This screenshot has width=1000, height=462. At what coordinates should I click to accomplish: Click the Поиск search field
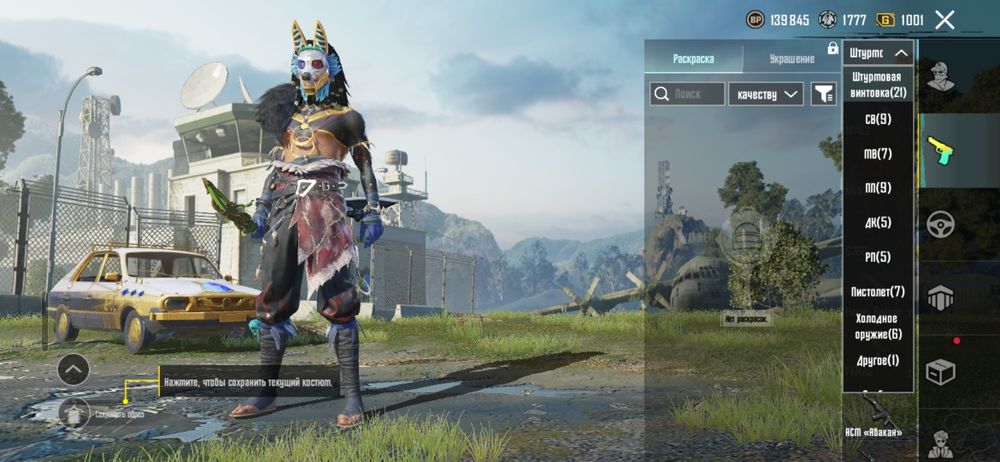pyautogui.click(x=687, y=94)
